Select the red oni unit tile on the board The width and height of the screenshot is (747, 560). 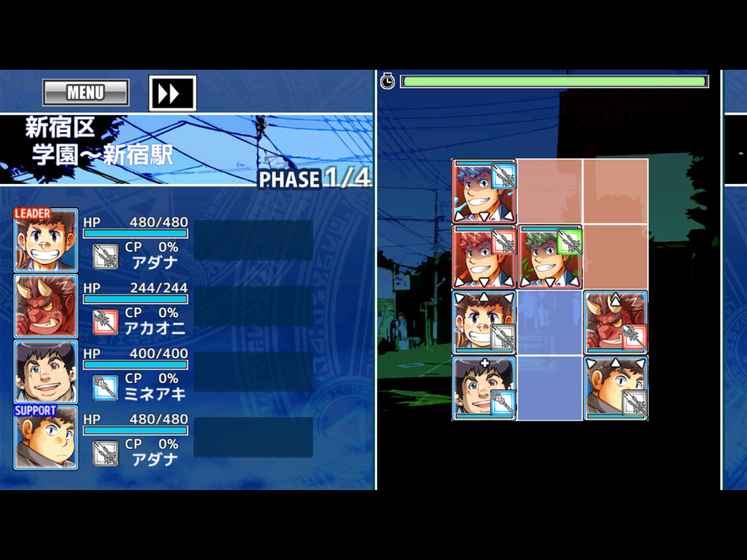tap(616, 322)
